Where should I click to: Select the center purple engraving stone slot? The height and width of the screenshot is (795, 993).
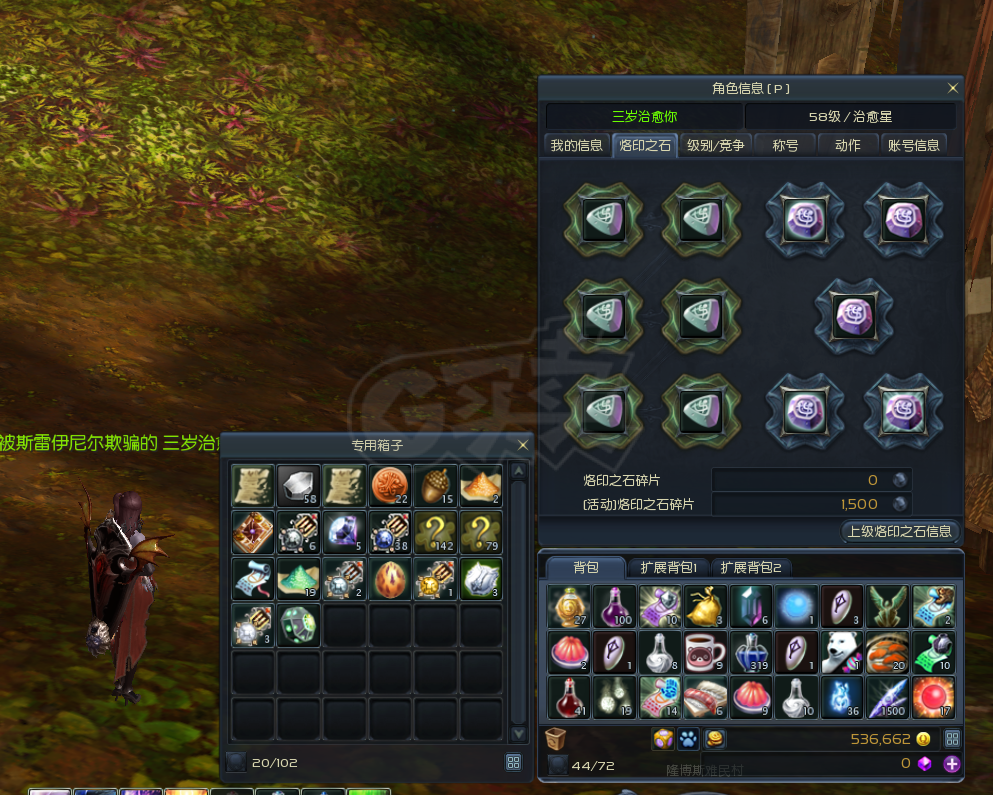point(853,315)
